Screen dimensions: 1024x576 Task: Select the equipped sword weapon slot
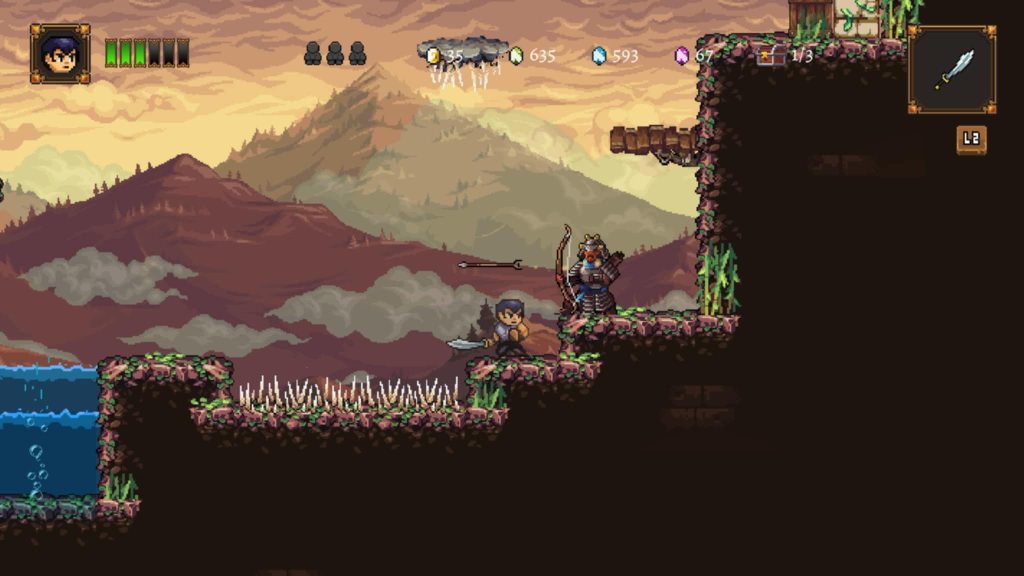(x=952, y=70)
